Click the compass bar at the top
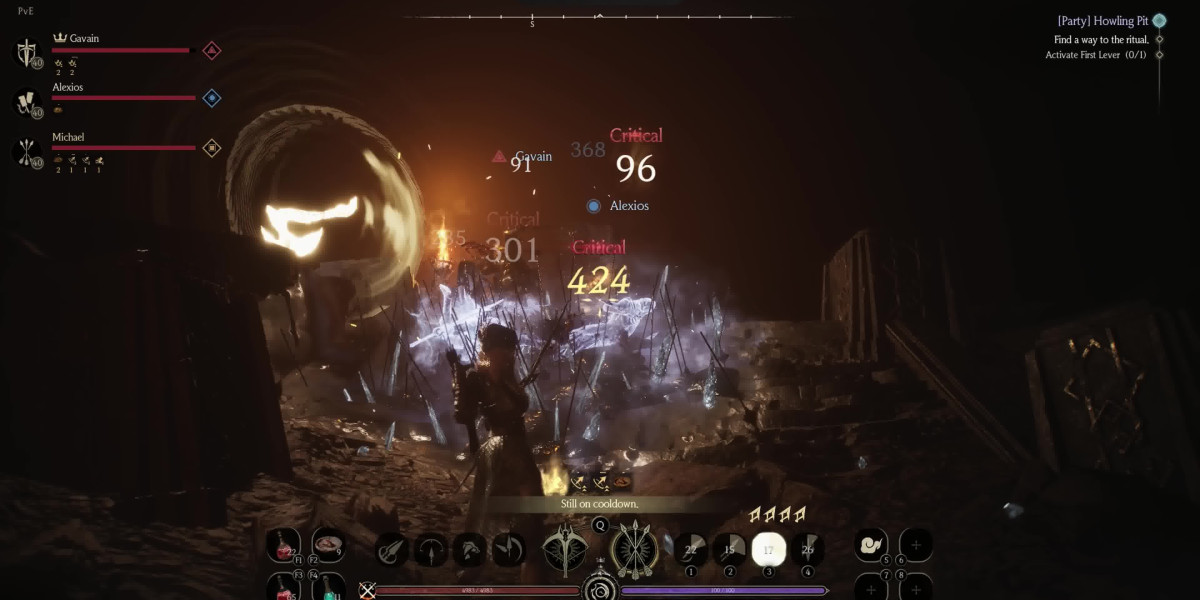 tap(598, 17)
